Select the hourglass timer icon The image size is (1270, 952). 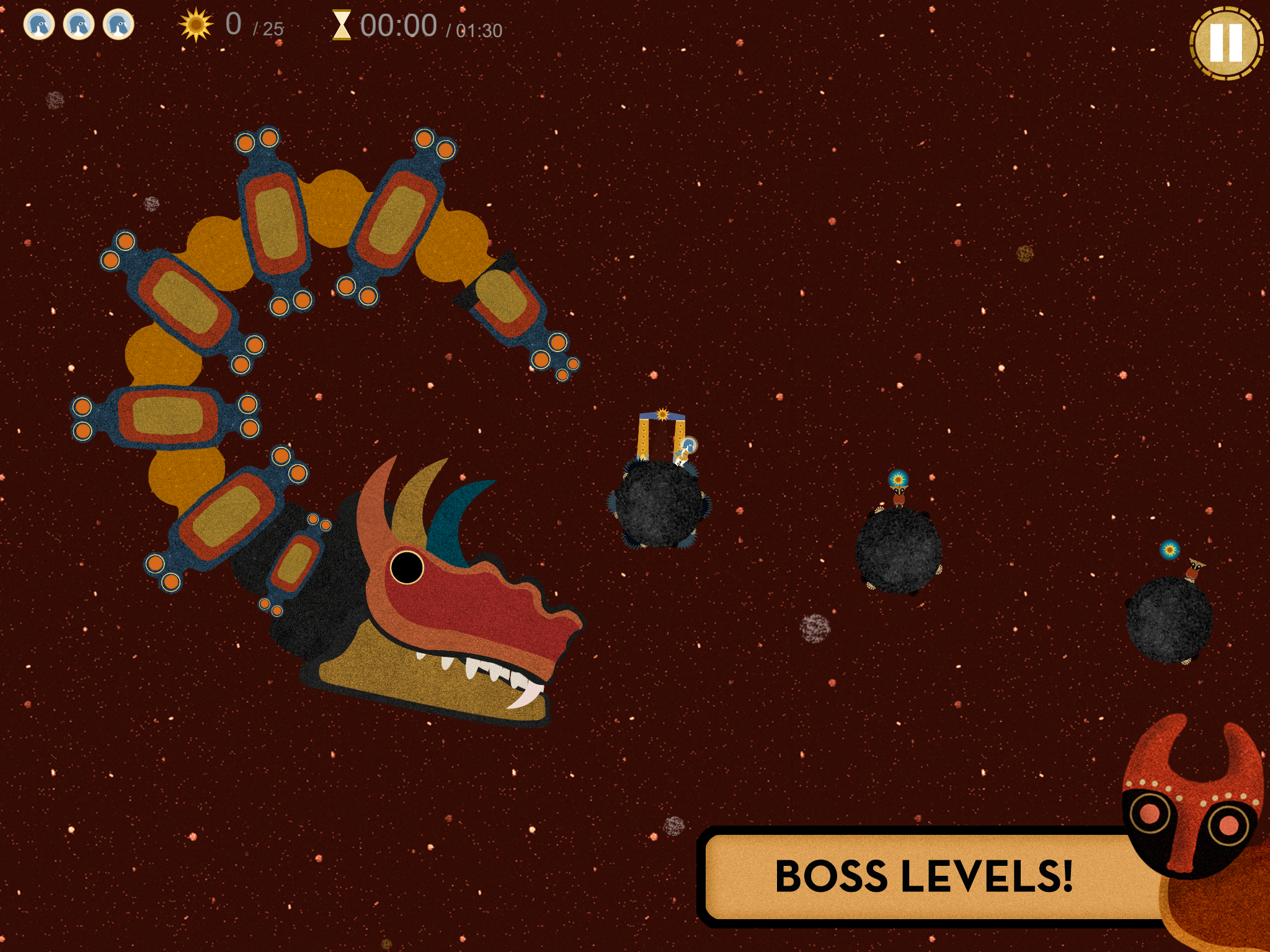(x=344, y=25)
